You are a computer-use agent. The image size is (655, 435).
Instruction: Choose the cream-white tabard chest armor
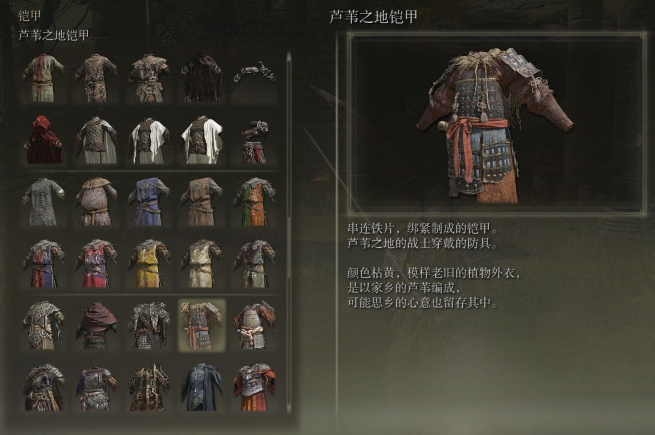202,263
